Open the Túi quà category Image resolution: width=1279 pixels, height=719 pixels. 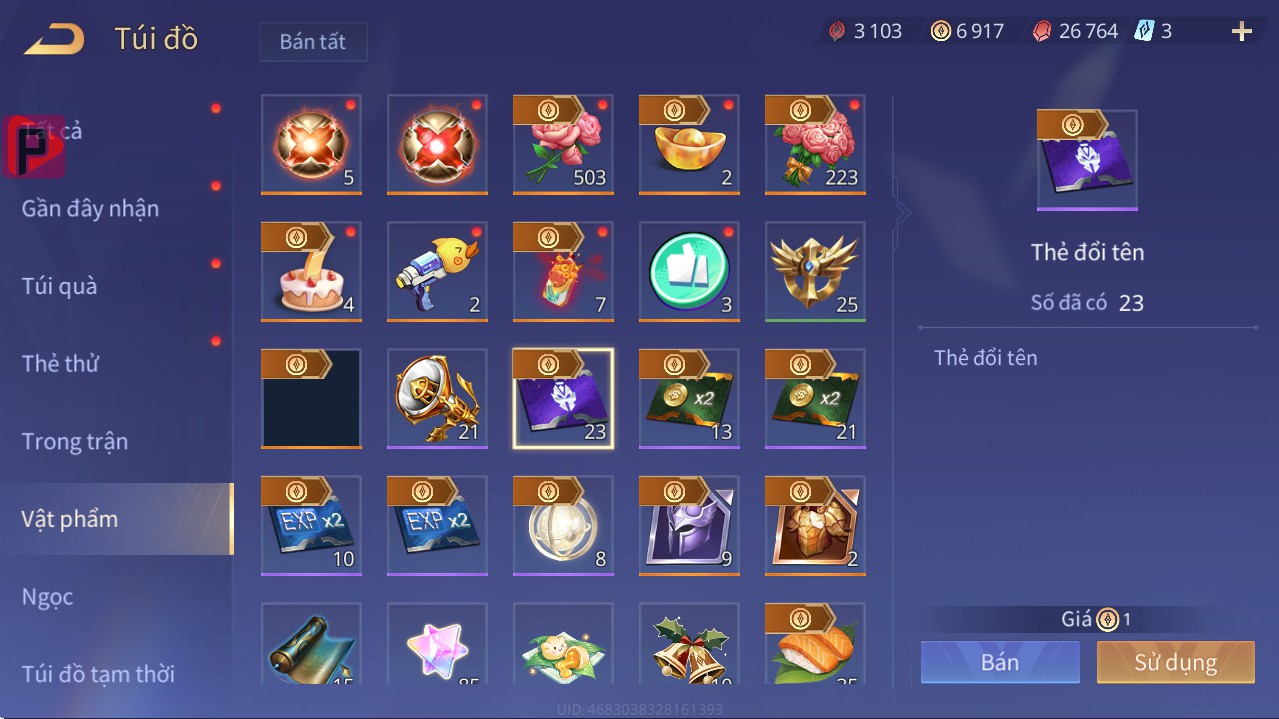click(x=60, y=286)
